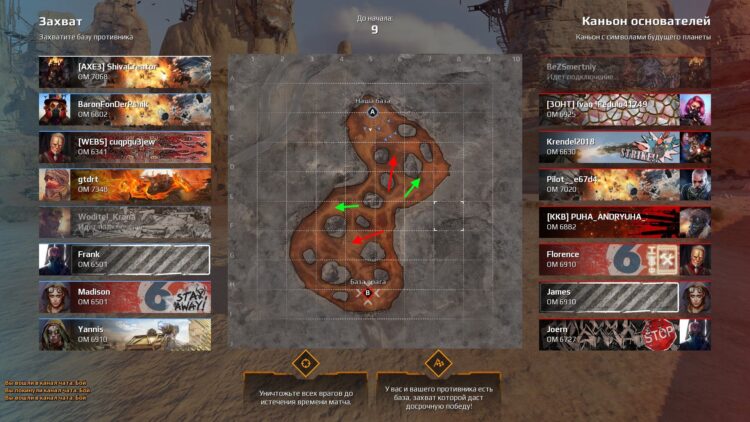Select enemy base marker B on the map
This screenshot has height=422, width=750.
coord(368,294)
